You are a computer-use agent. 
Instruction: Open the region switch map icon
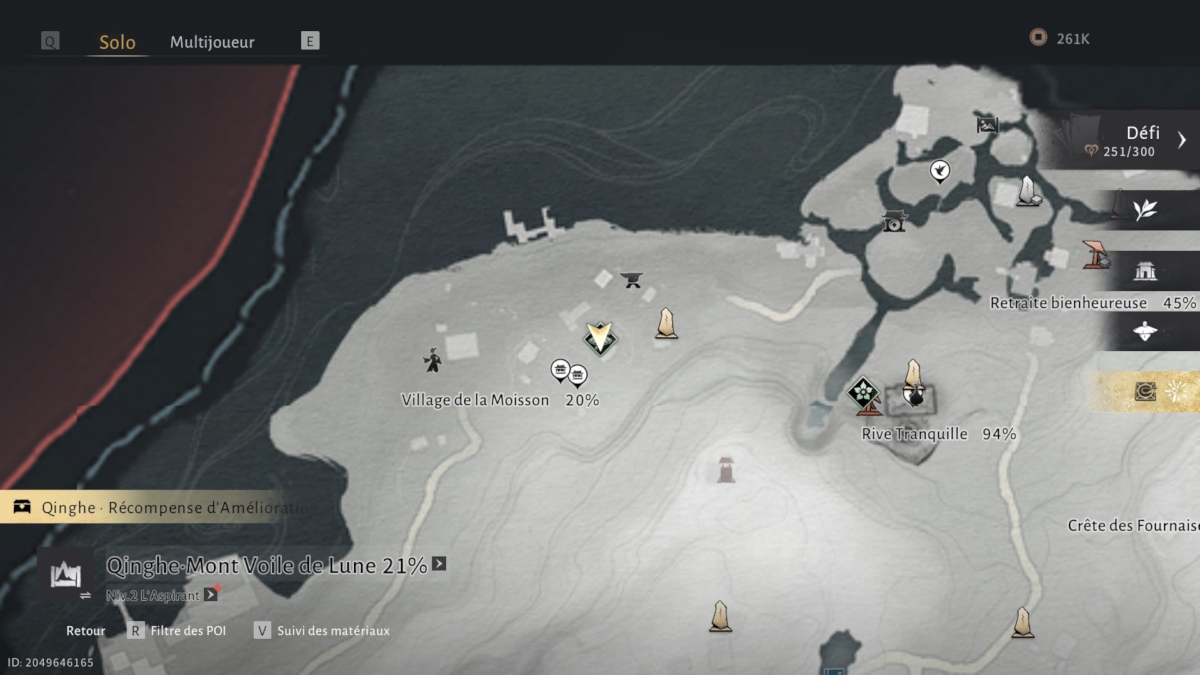click(66, 576)
